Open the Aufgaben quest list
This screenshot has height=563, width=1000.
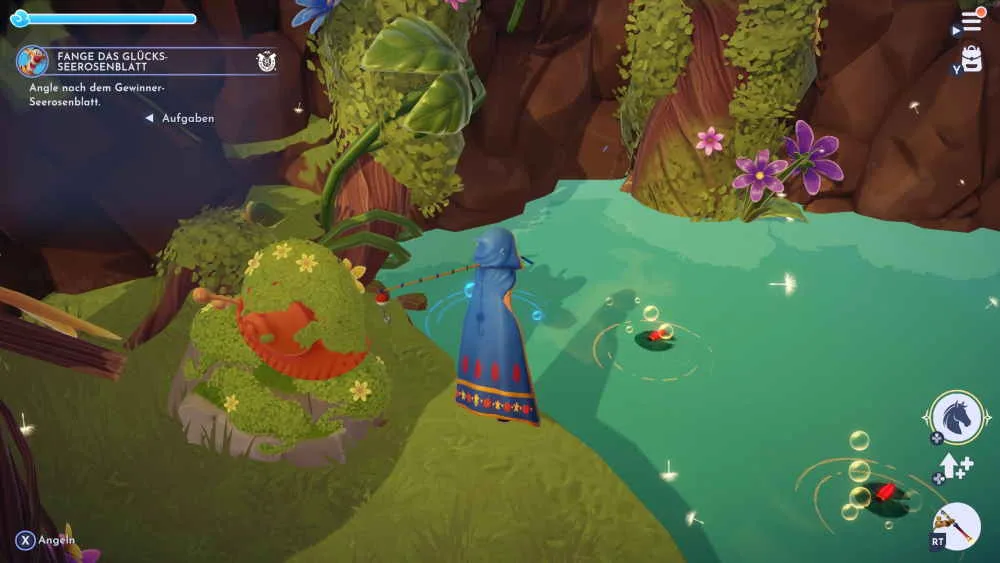tap(188, 118)
